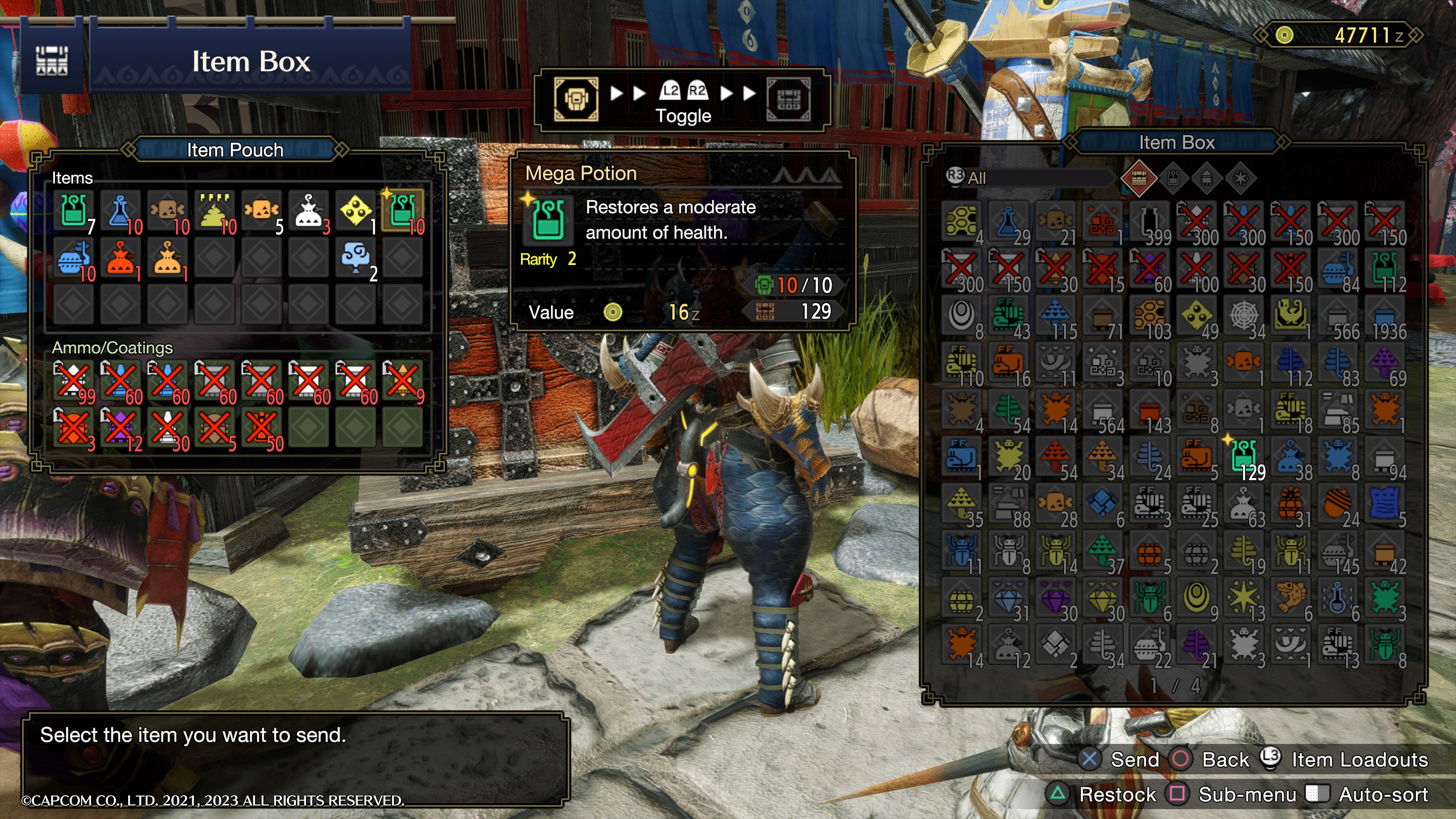Switch to the potion bottle category tab

(1173, 179)
